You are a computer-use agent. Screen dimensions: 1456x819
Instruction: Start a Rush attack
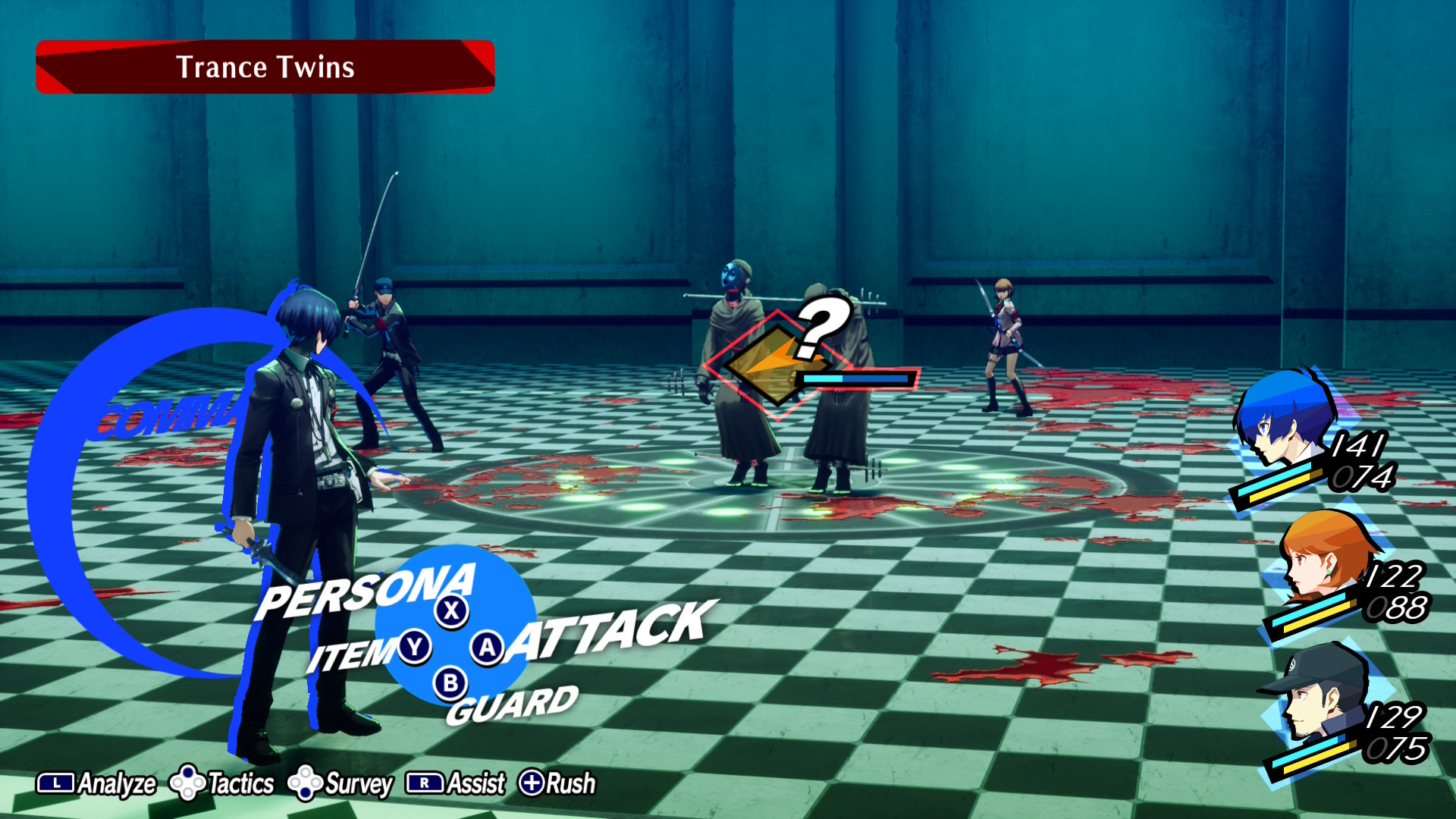[557, 783]
